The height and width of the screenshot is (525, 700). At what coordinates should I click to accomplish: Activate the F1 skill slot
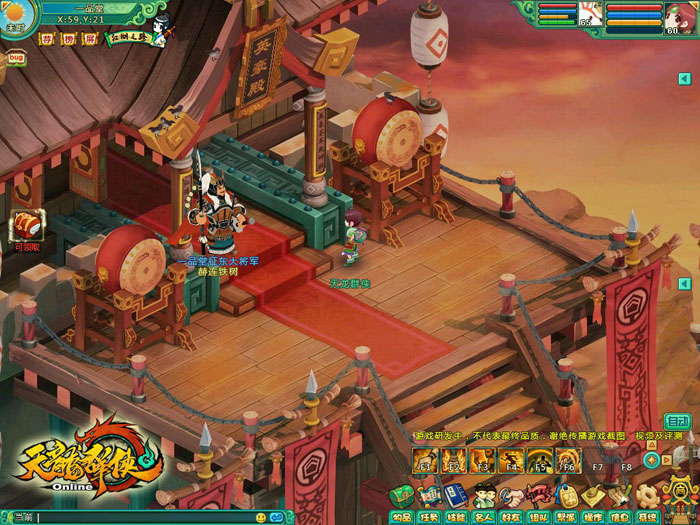(x=424, y=461)
